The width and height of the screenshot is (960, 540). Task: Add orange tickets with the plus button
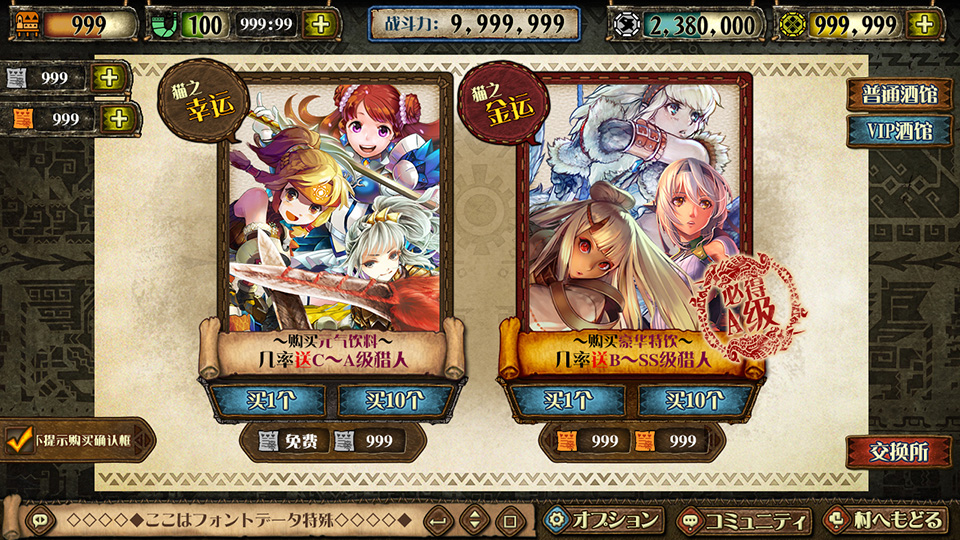pyautogui.click(x=117, y=119)
